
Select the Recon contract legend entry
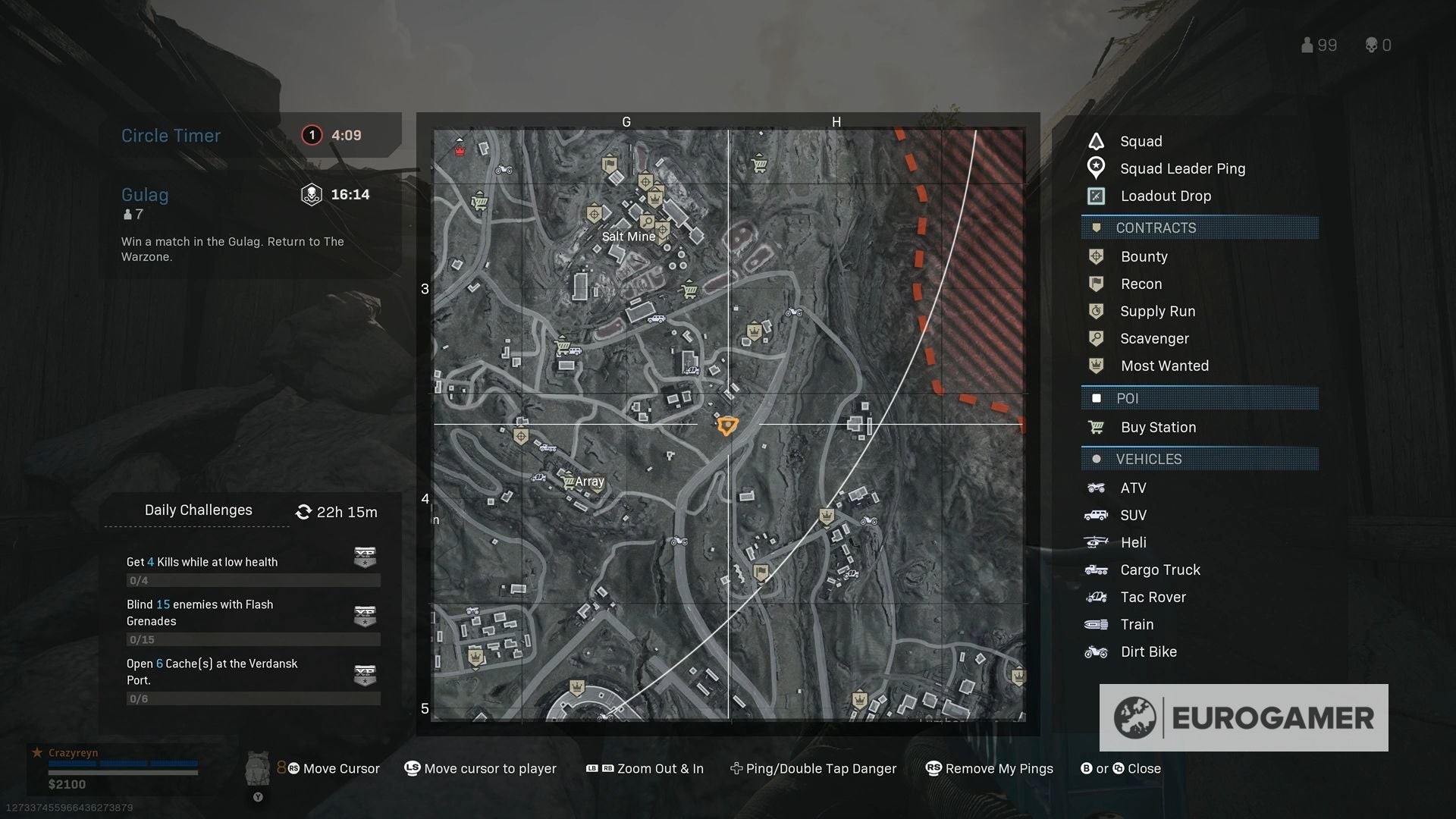[x=1141, y=284]
